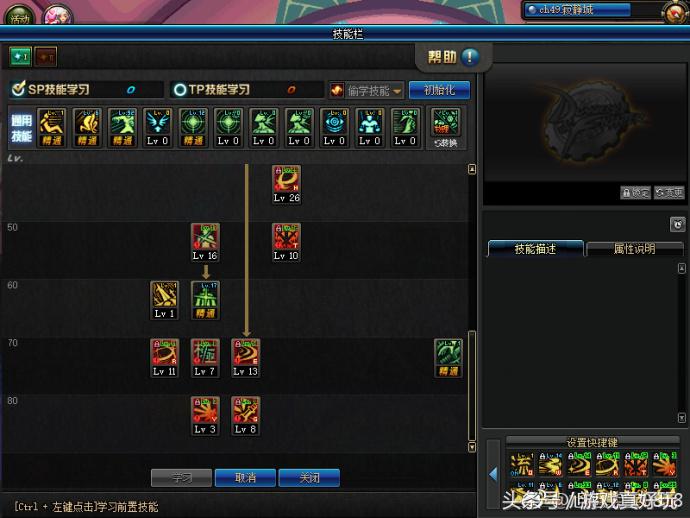Click the 转换 swap icon in common skills
This screenshot has width=690, height=518.
click(445, 126)
